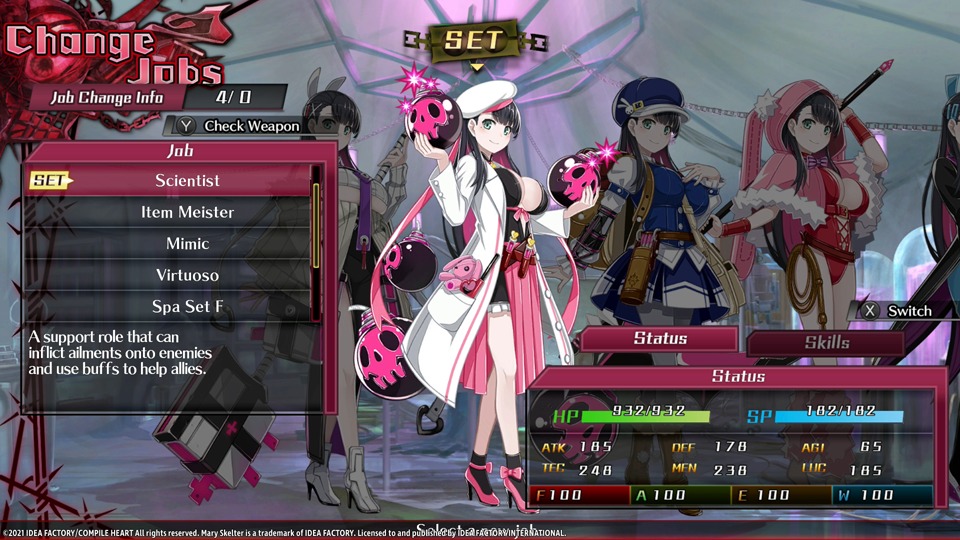Viewport: 960px width, 540px height.
Task: Select the Virtuoso job
Action: coord(187,275)
